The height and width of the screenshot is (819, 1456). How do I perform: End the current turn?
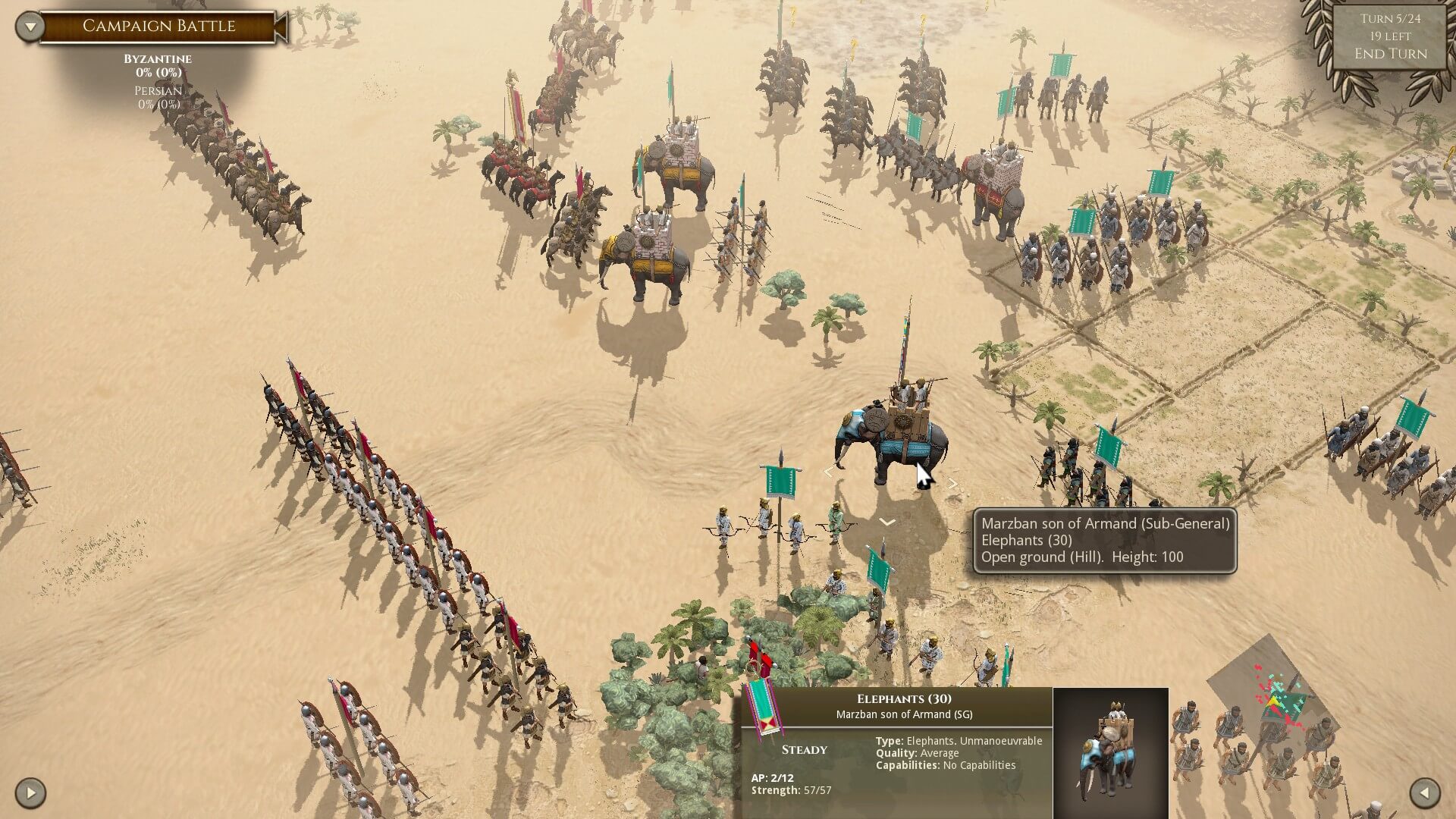pos(1390,54)
